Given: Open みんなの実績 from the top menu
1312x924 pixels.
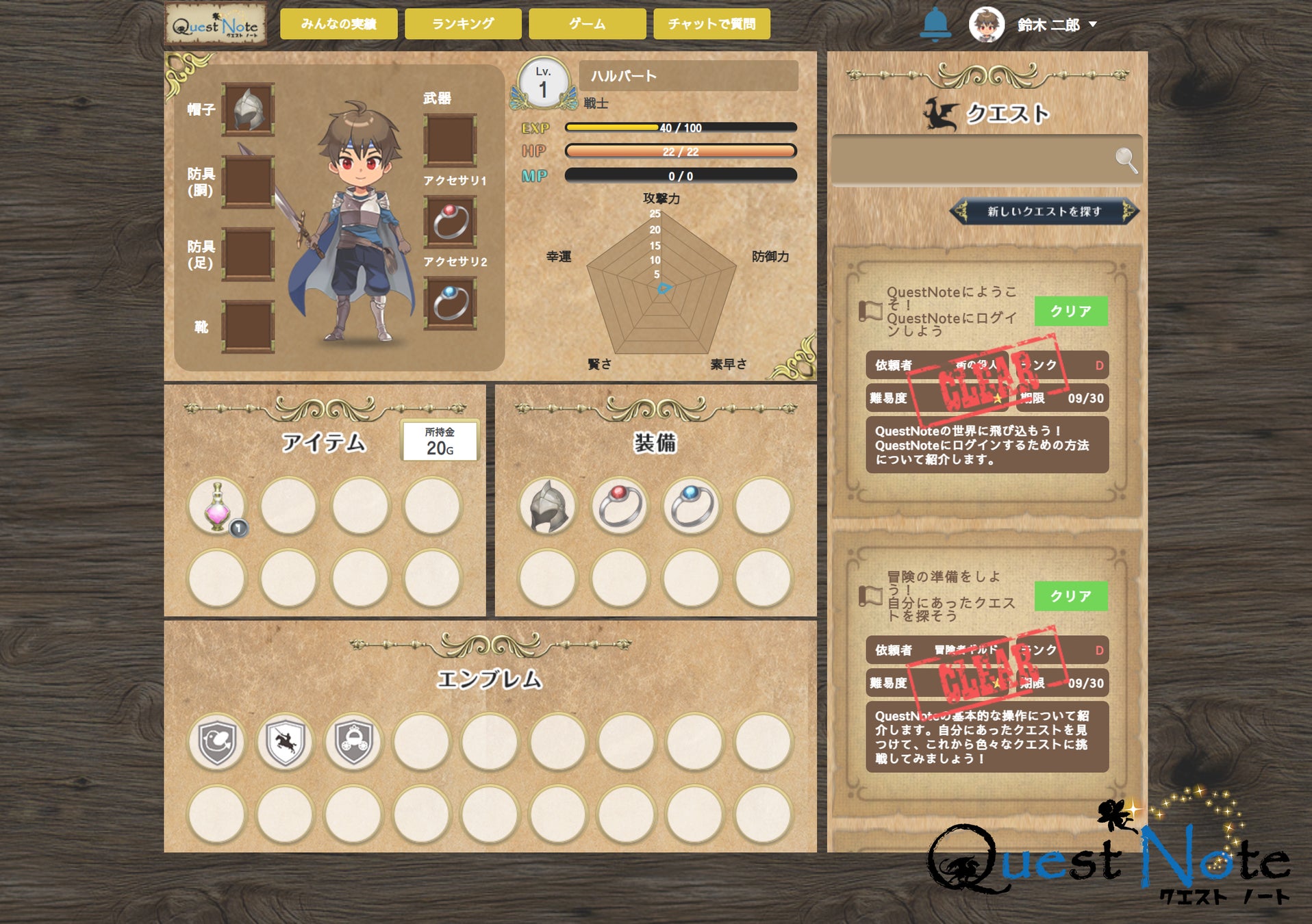Looking at the screenshot, I should pos(338,23).
